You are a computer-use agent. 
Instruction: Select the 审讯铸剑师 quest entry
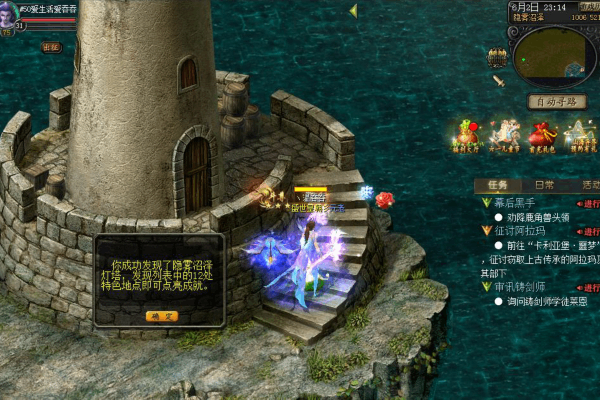pos(521,287)
